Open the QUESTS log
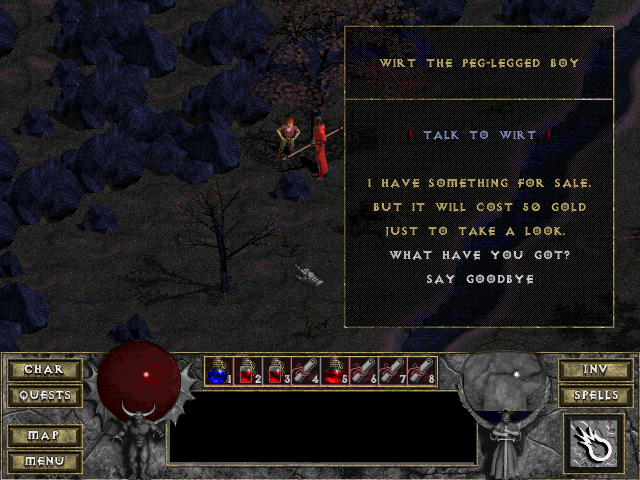The height and width of the screenshot is (480, 640). pyautogui.click(x=44, y=395)
